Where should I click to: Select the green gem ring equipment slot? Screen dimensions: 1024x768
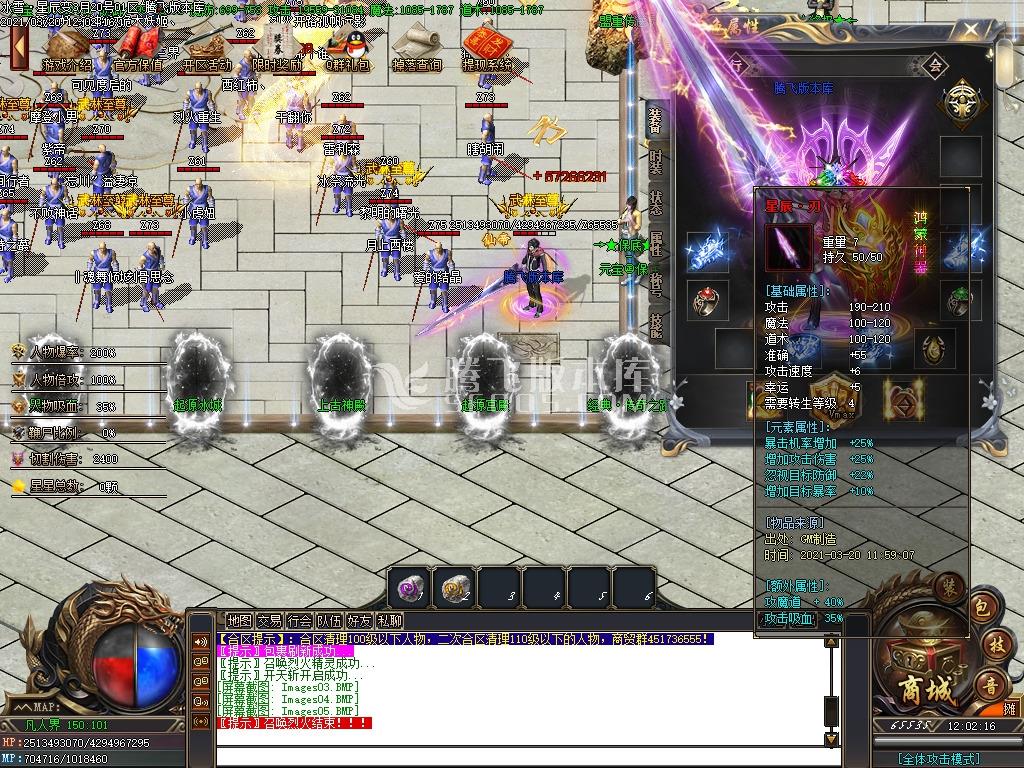click(960, 299)
